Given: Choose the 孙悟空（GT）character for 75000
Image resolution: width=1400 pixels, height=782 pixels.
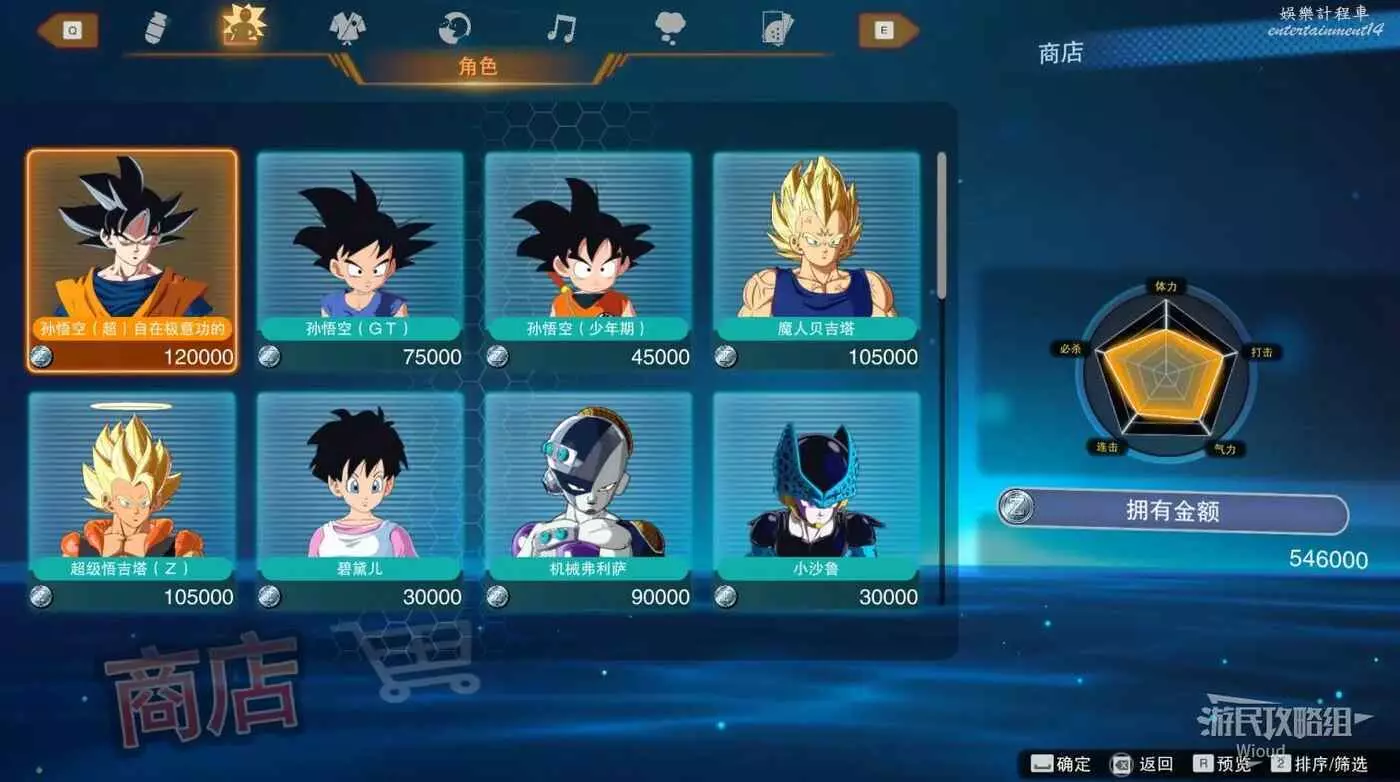Looking at the screenshot, I should pos(360,260).
